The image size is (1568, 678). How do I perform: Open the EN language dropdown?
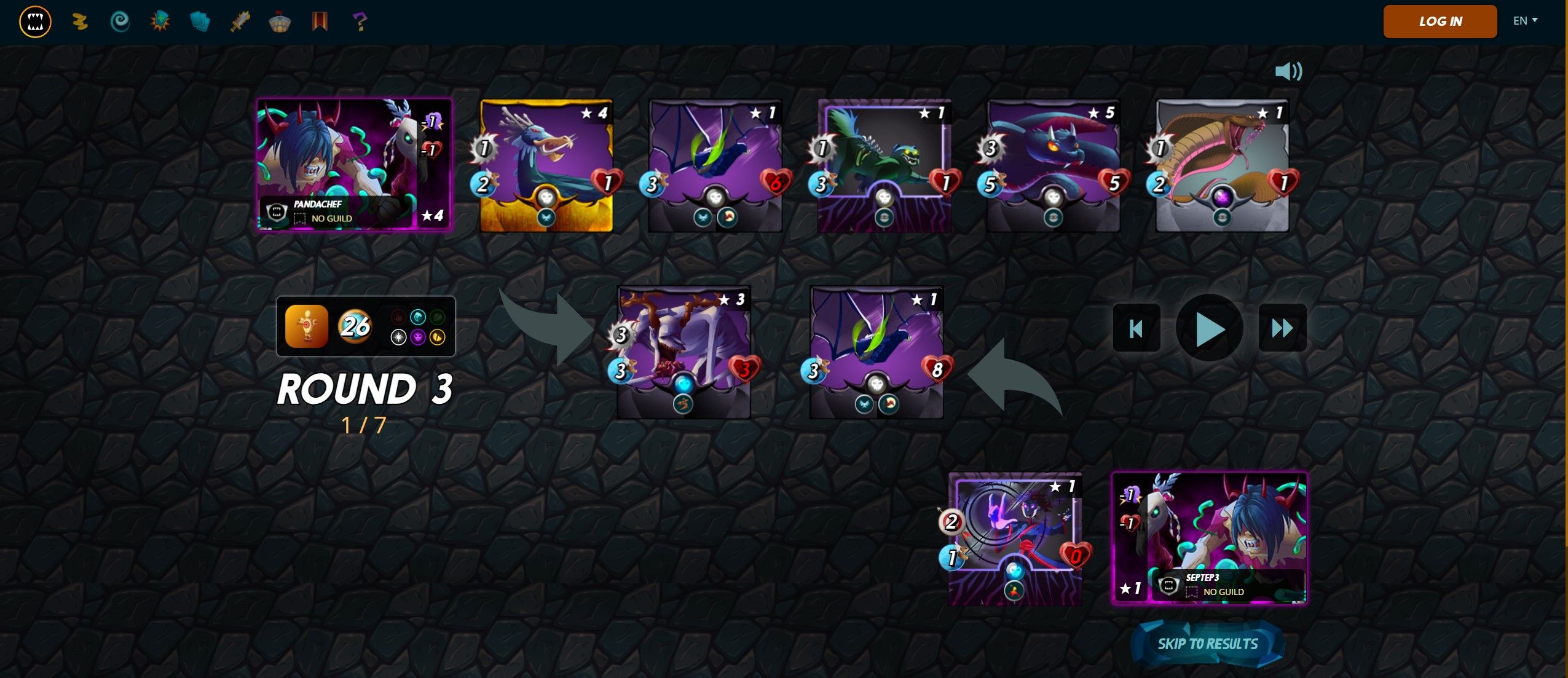[x=1525, y=21]
